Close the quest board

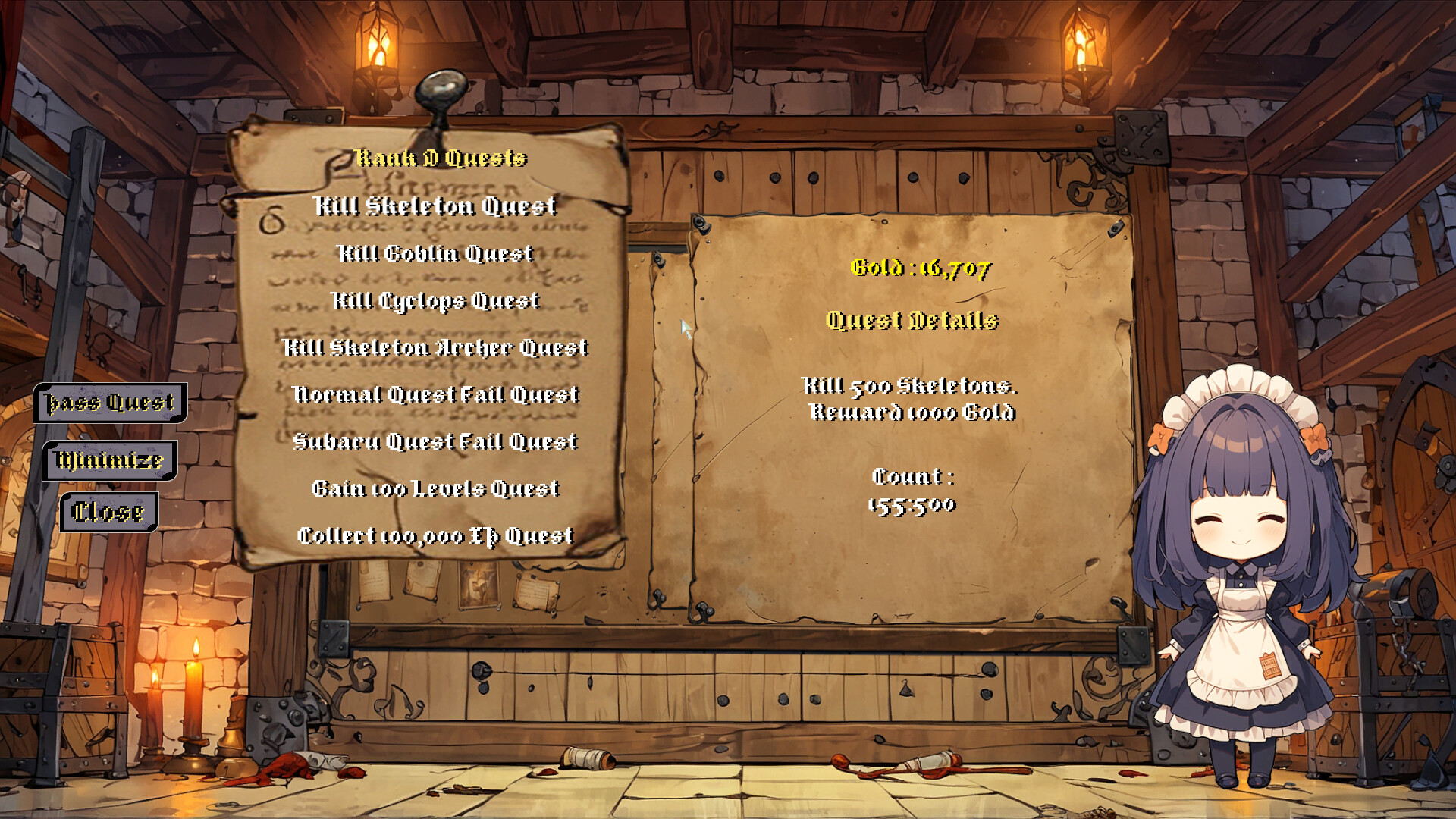coord(108,513)
